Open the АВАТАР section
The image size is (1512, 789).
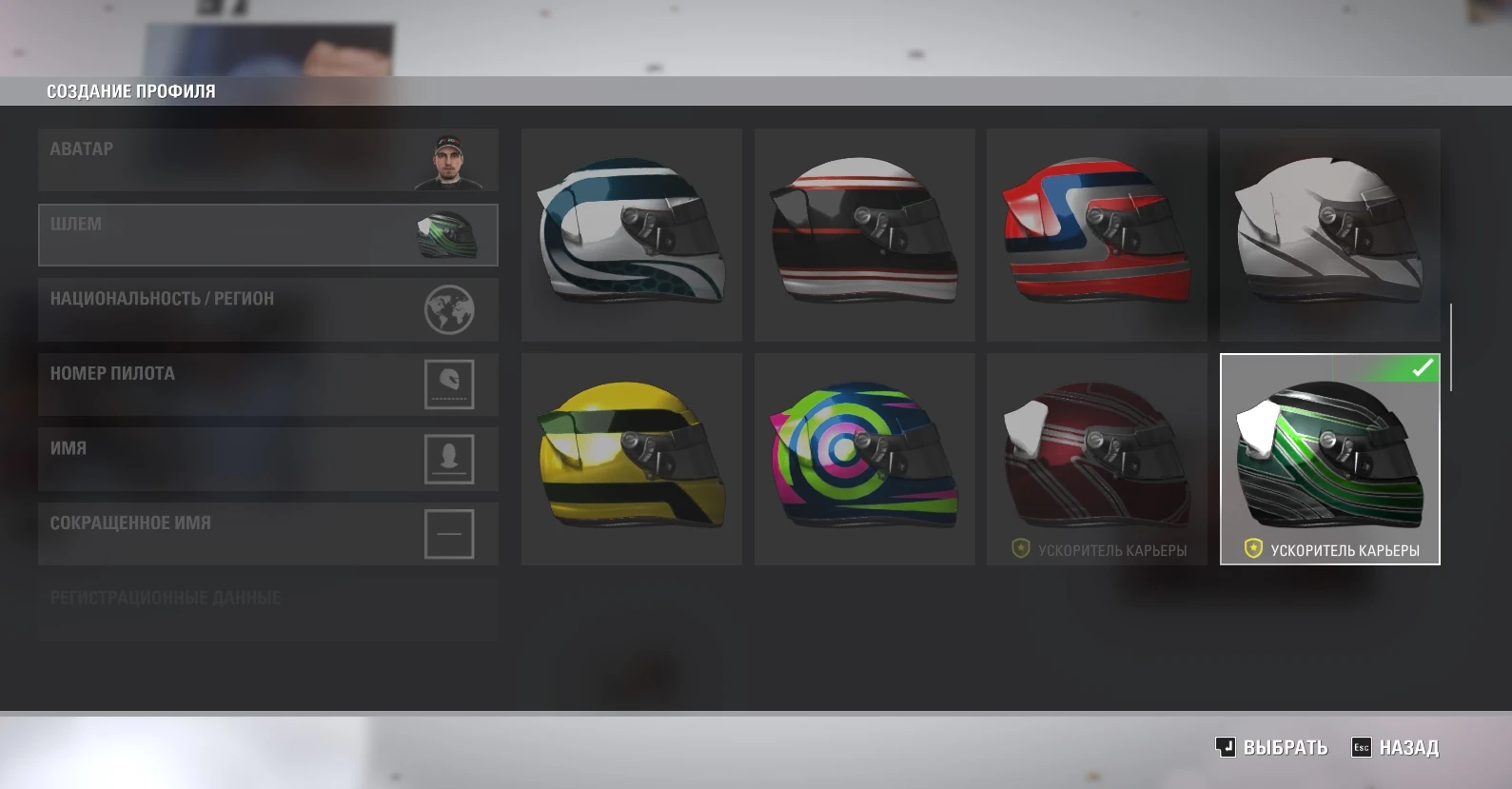point(267,159)
